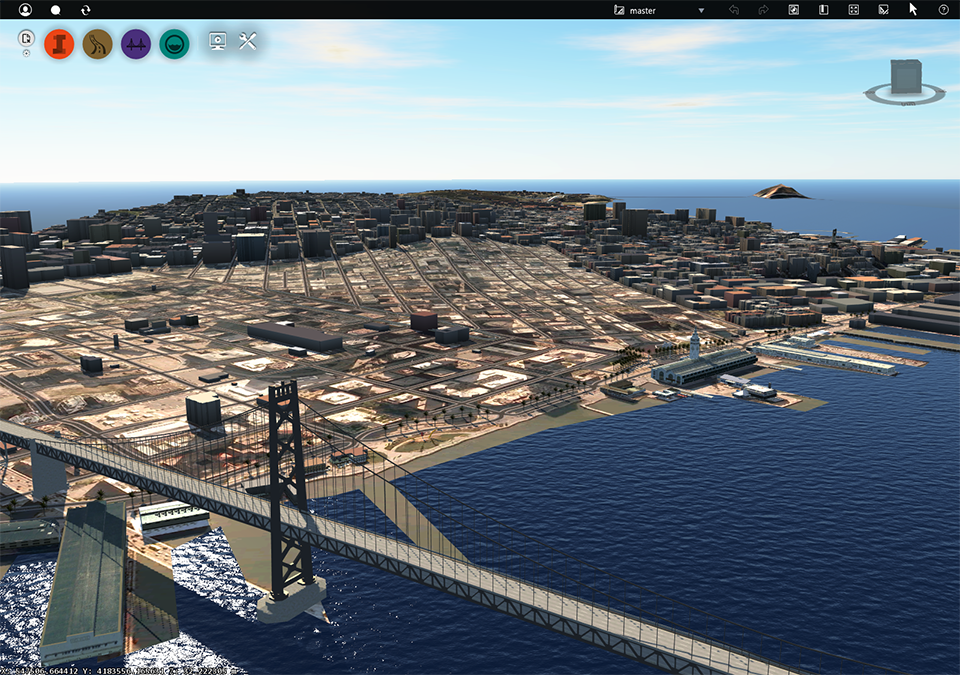Open the "master" proposal dropdown
The height and width of the screenshot is (675, 960).
660,10
